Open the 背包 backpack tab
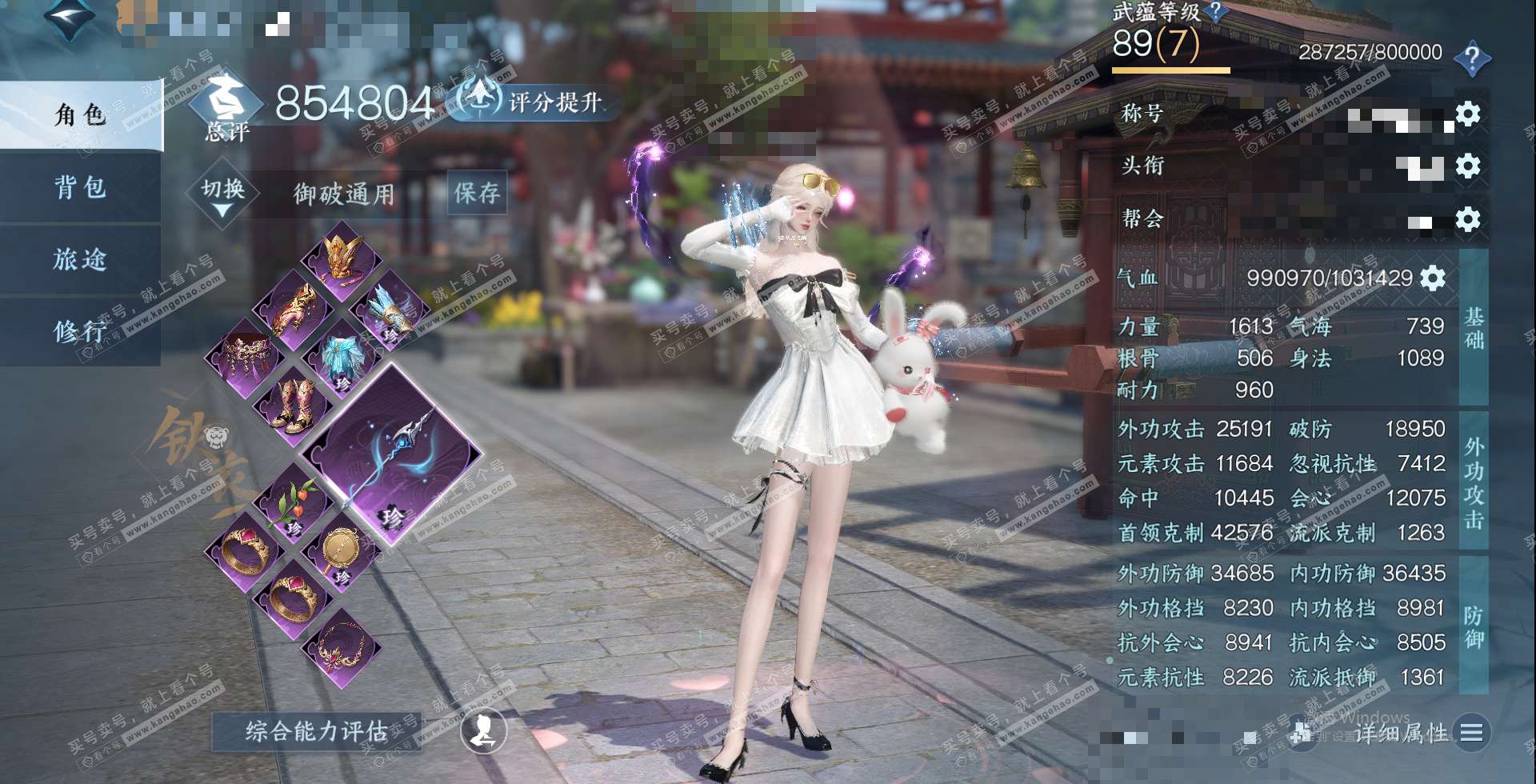 pos(80,187)
